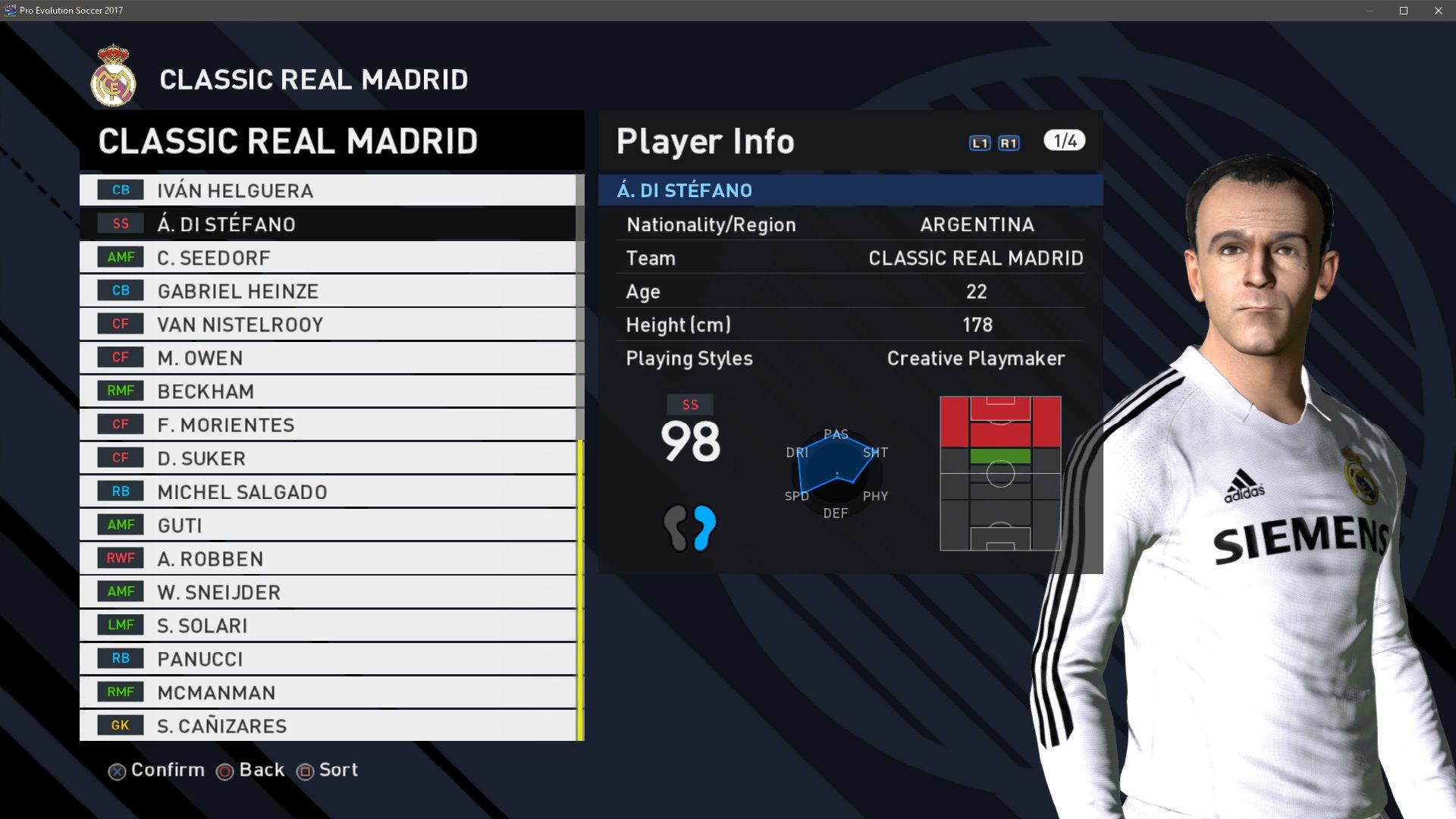Viewport: 1456px width, 819px height.
Task: Choose Van Nistelrooy from the list
Action: tap(328, 325)
